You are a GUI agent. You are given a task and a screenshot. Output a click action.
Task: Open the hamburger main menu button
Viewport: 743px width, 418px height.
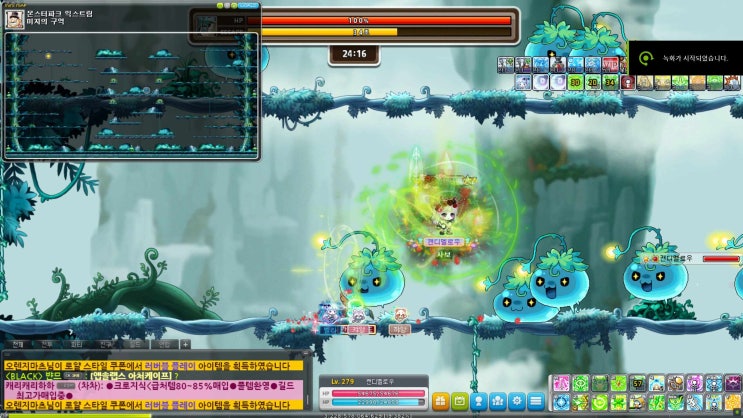point(536,401)
